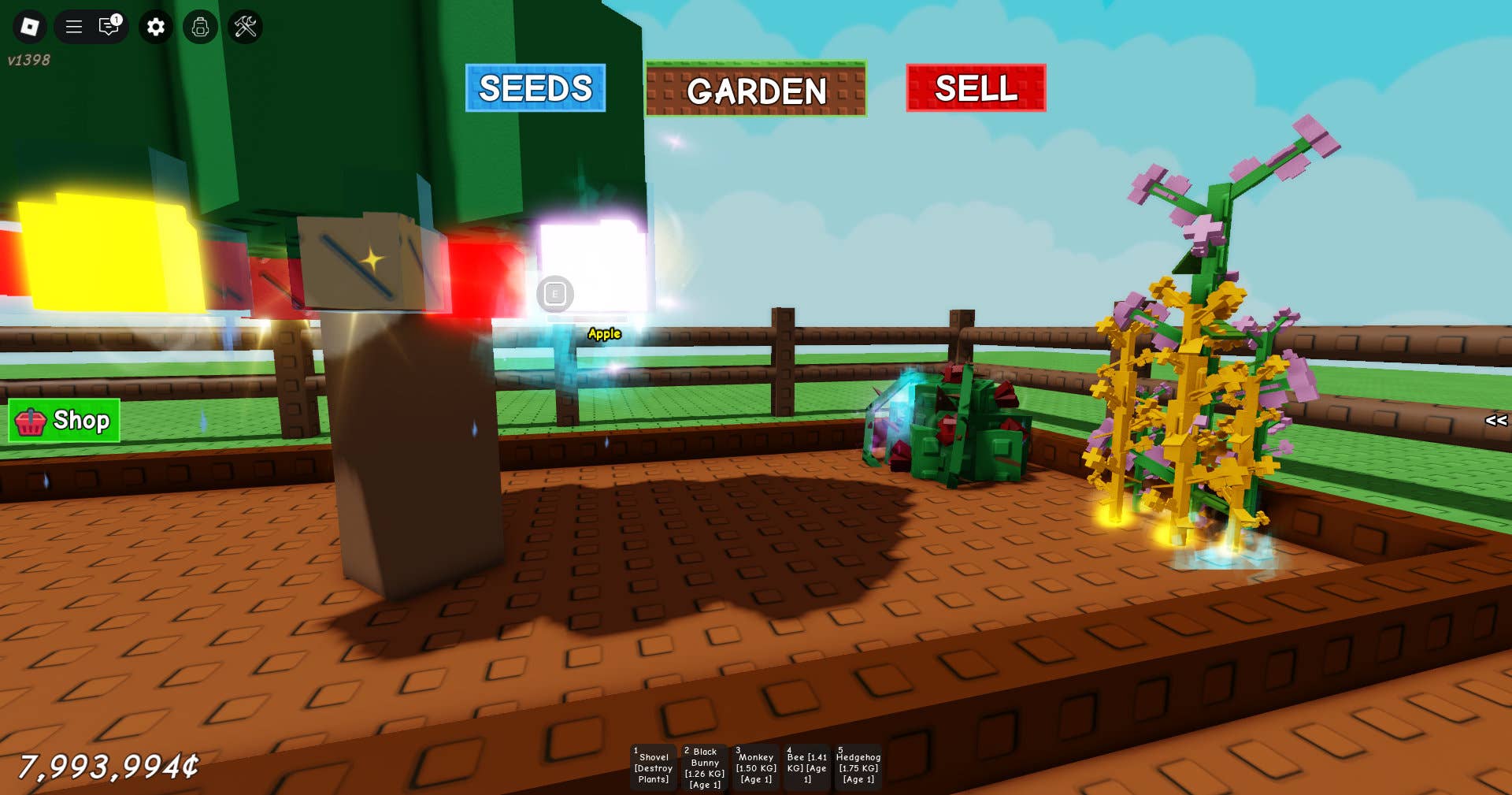Open the Roblox logo menu
The width and height of the screenshot is (1512, 795).
[30, 27]
